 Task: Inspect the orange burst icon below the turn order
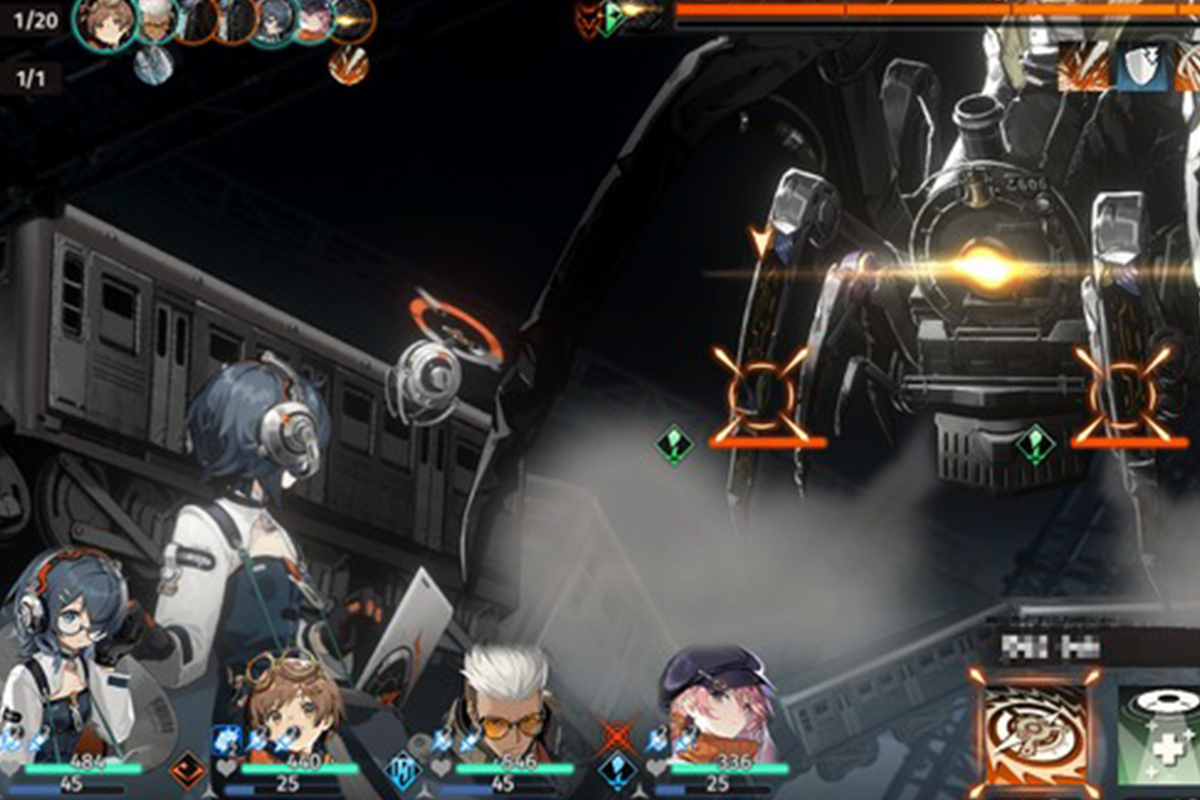tap(348, 64)
